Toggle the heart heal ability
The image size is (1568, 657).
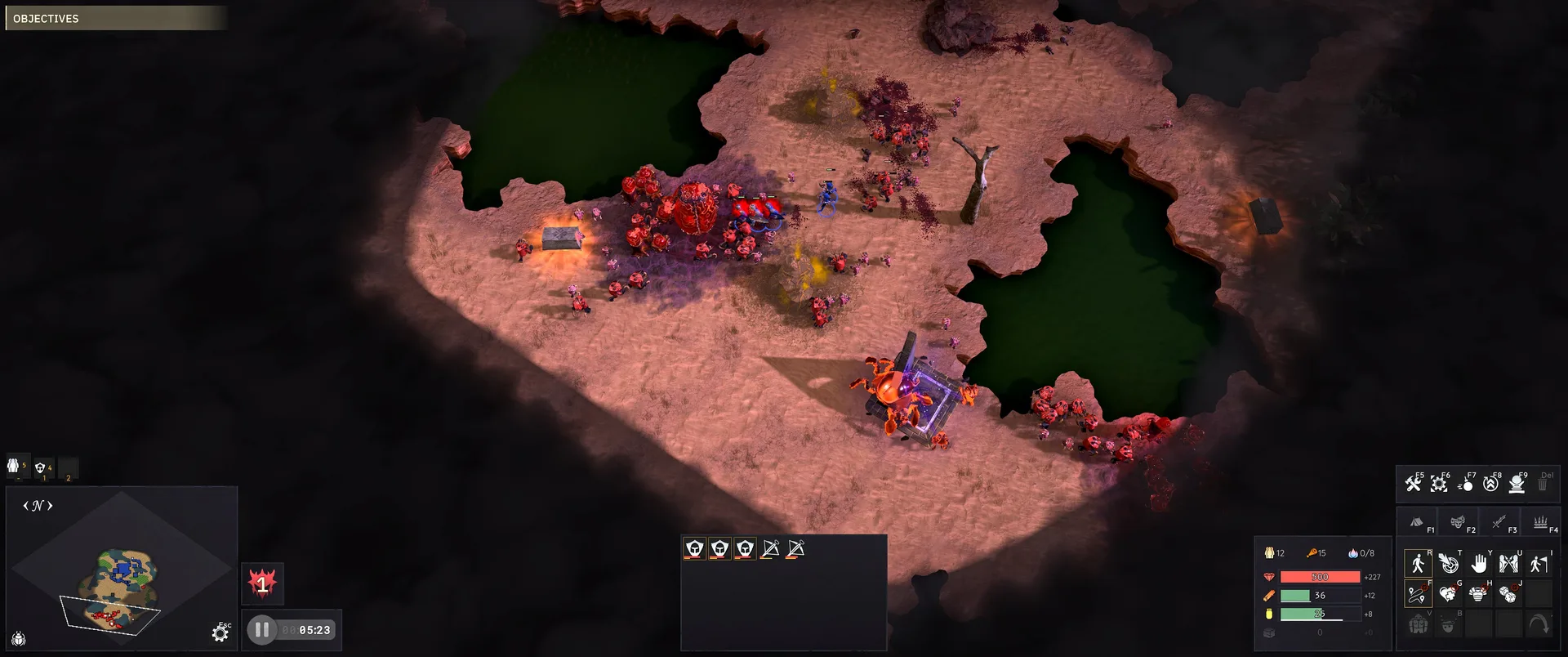[1448, 594]
